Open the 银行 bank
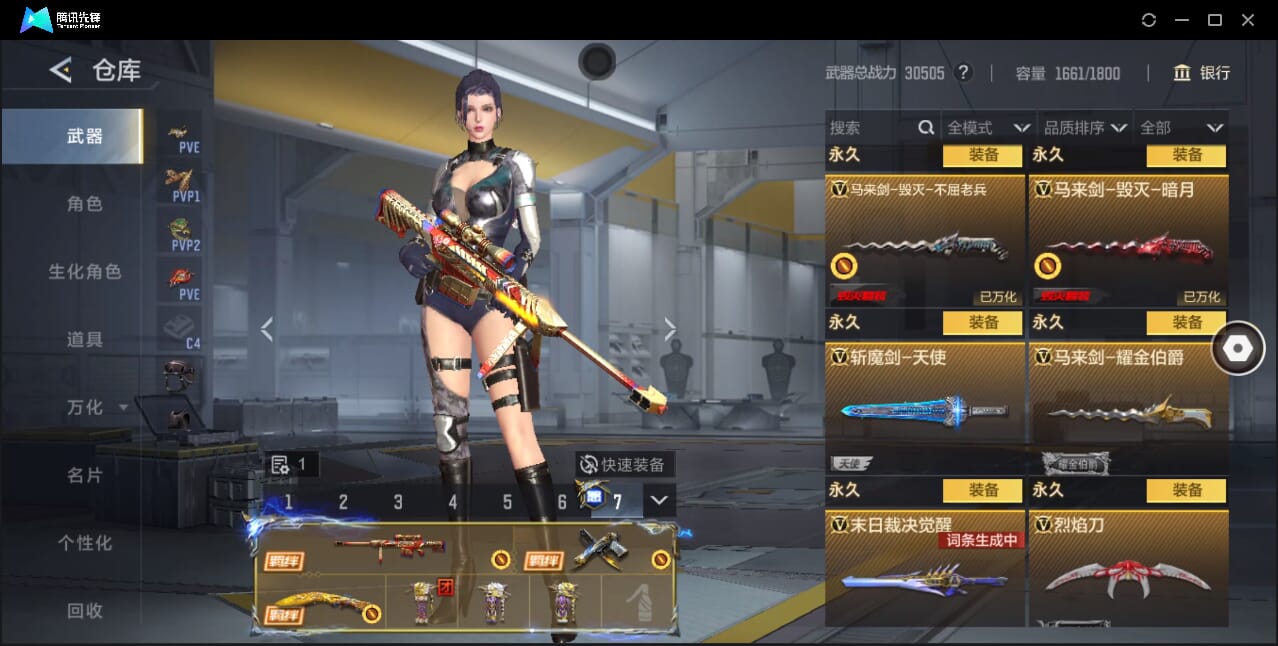Image resolution: width=1278 pixels, height=646 pixels. [1202, 73]
